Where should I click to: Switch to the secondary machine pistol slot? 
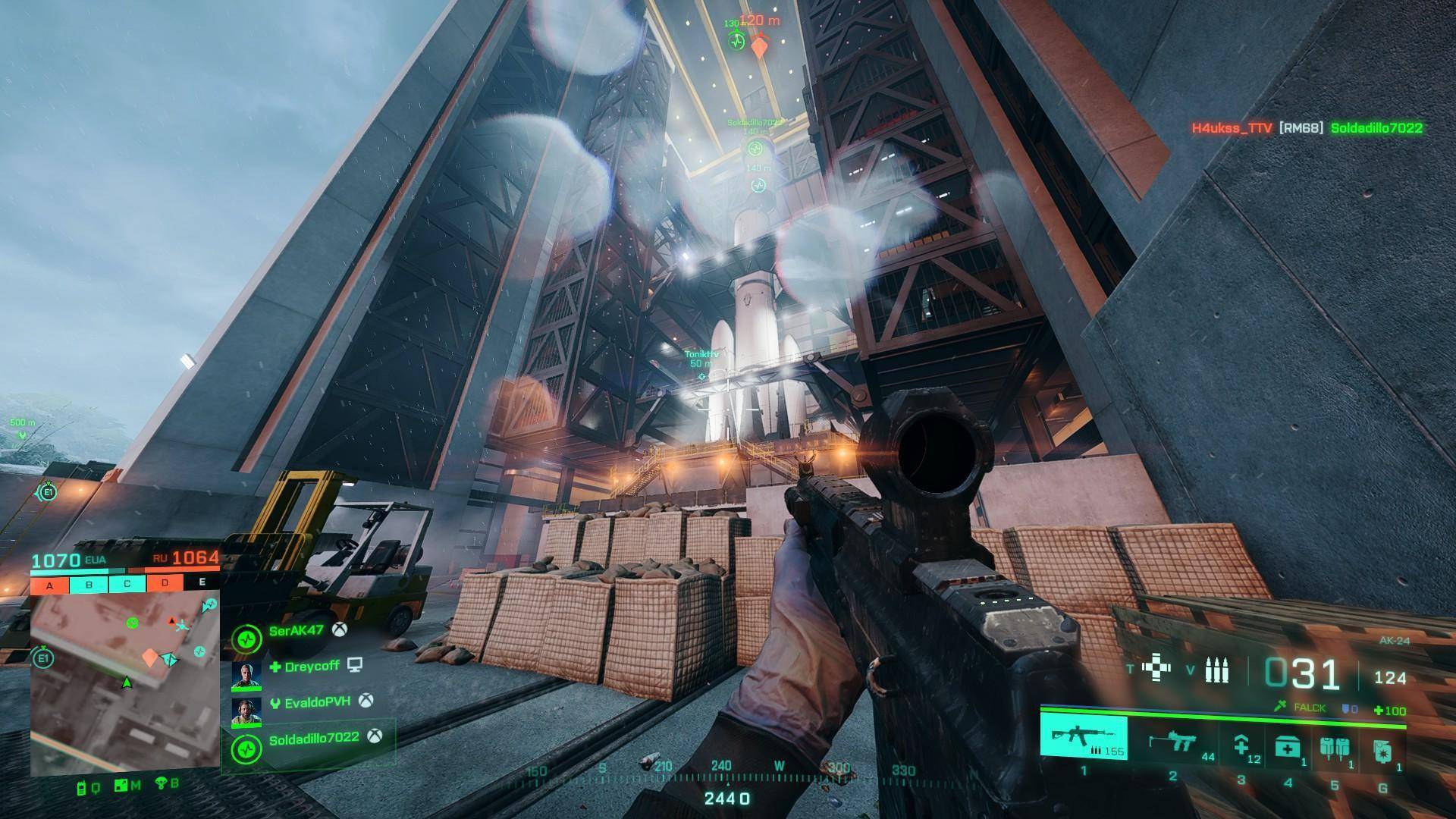click(x=1172, y=741)
